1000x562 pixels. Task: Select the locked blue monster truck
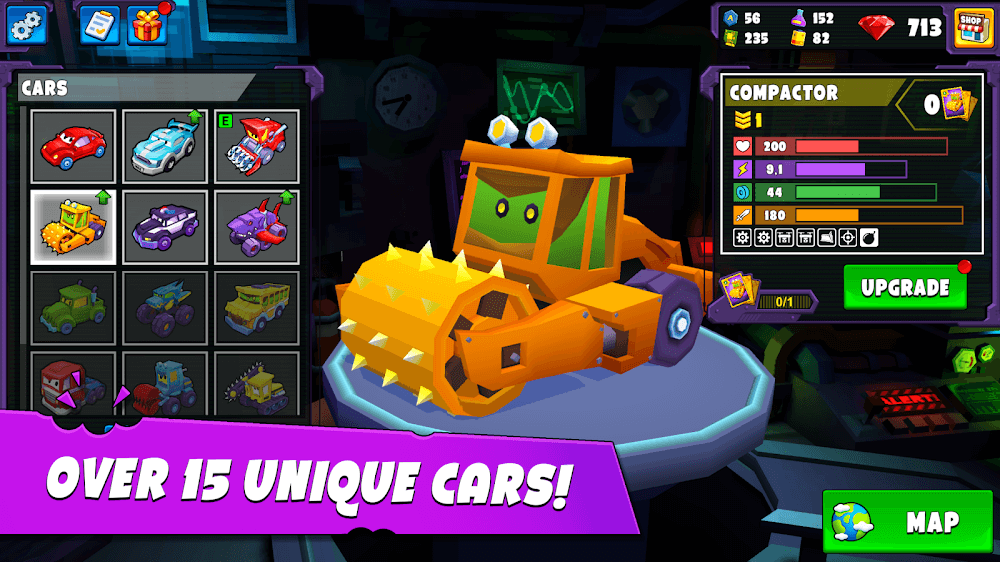tap(165, 307)
